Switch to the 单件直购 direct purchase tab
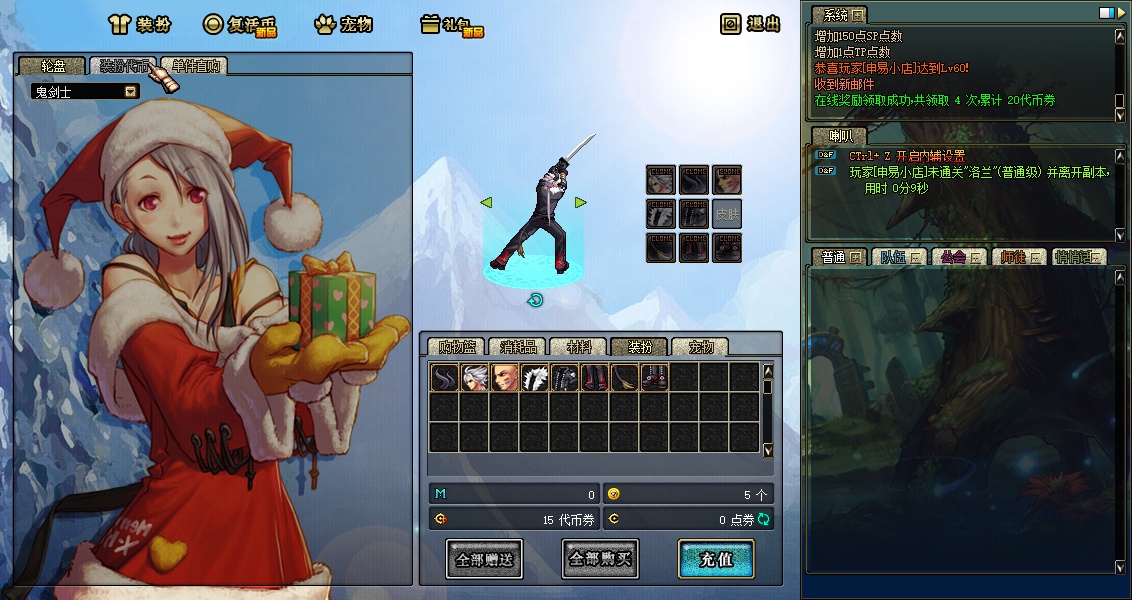1132x600 pixels. tap(193, 67)
